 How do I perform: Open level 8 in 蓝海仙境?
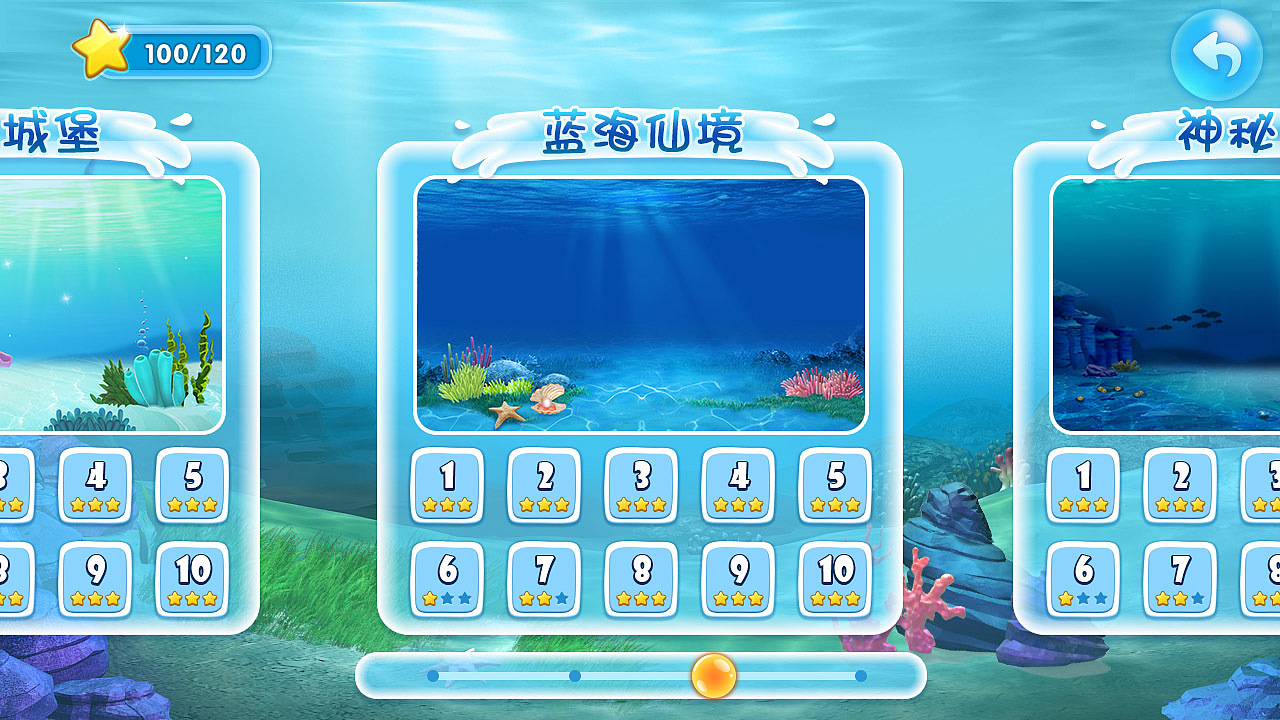point(640,580)
